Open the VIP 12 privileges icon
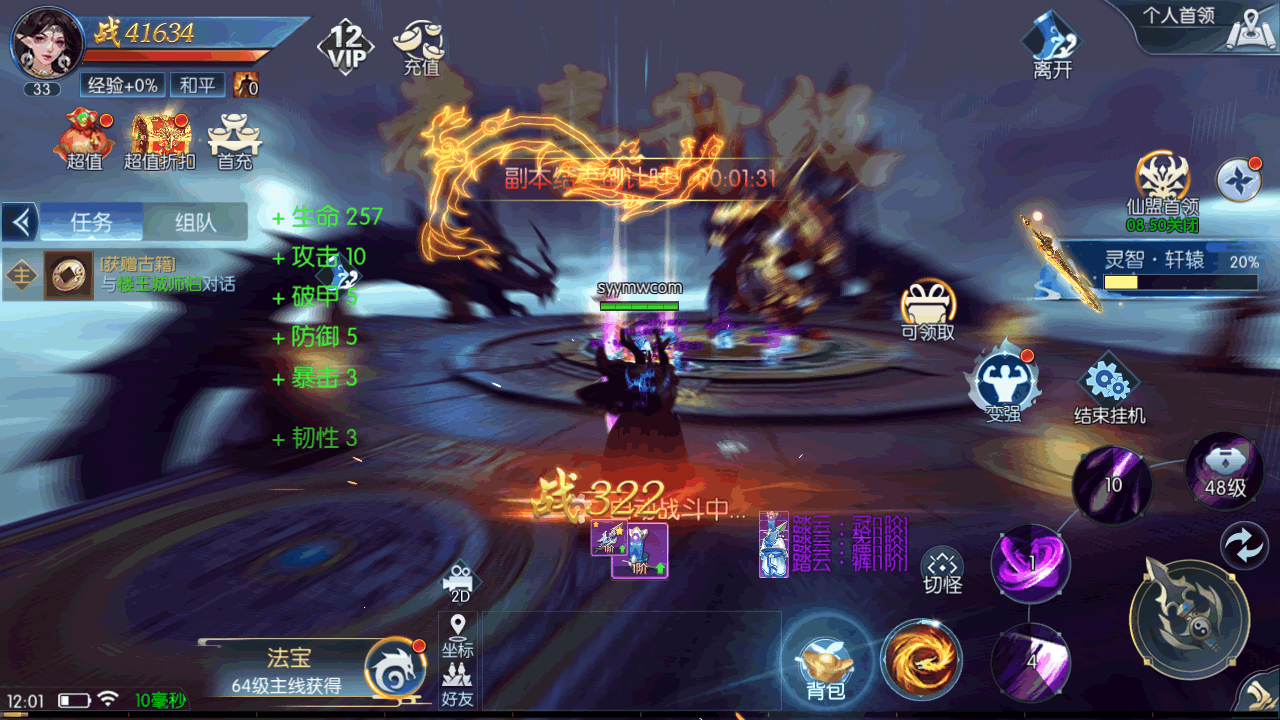The width and height of the screenshot is (1280, 720). (346, 45)
